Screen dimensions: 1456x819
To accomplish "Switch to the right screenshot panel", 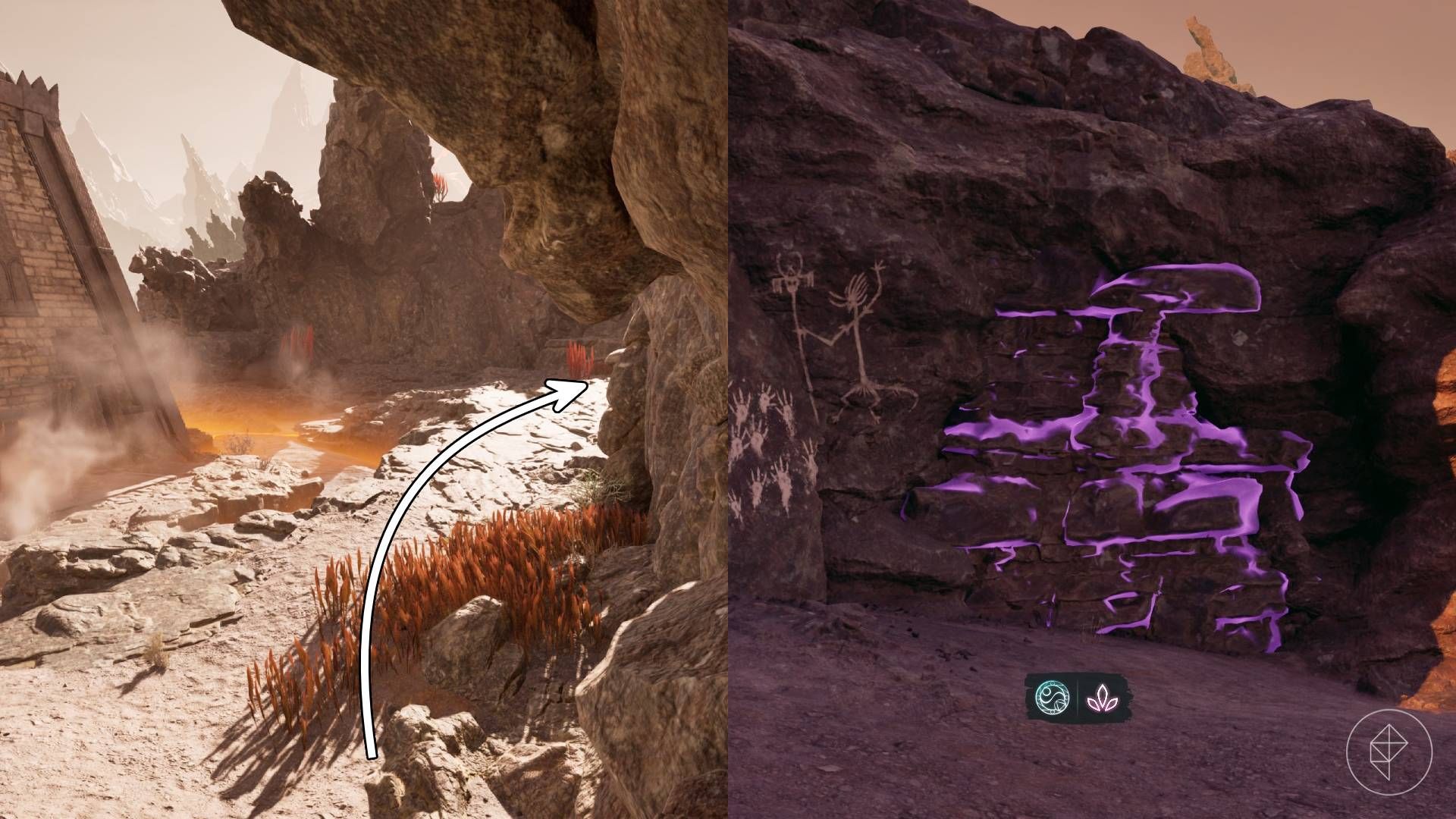I will (x=1092, y=409).
